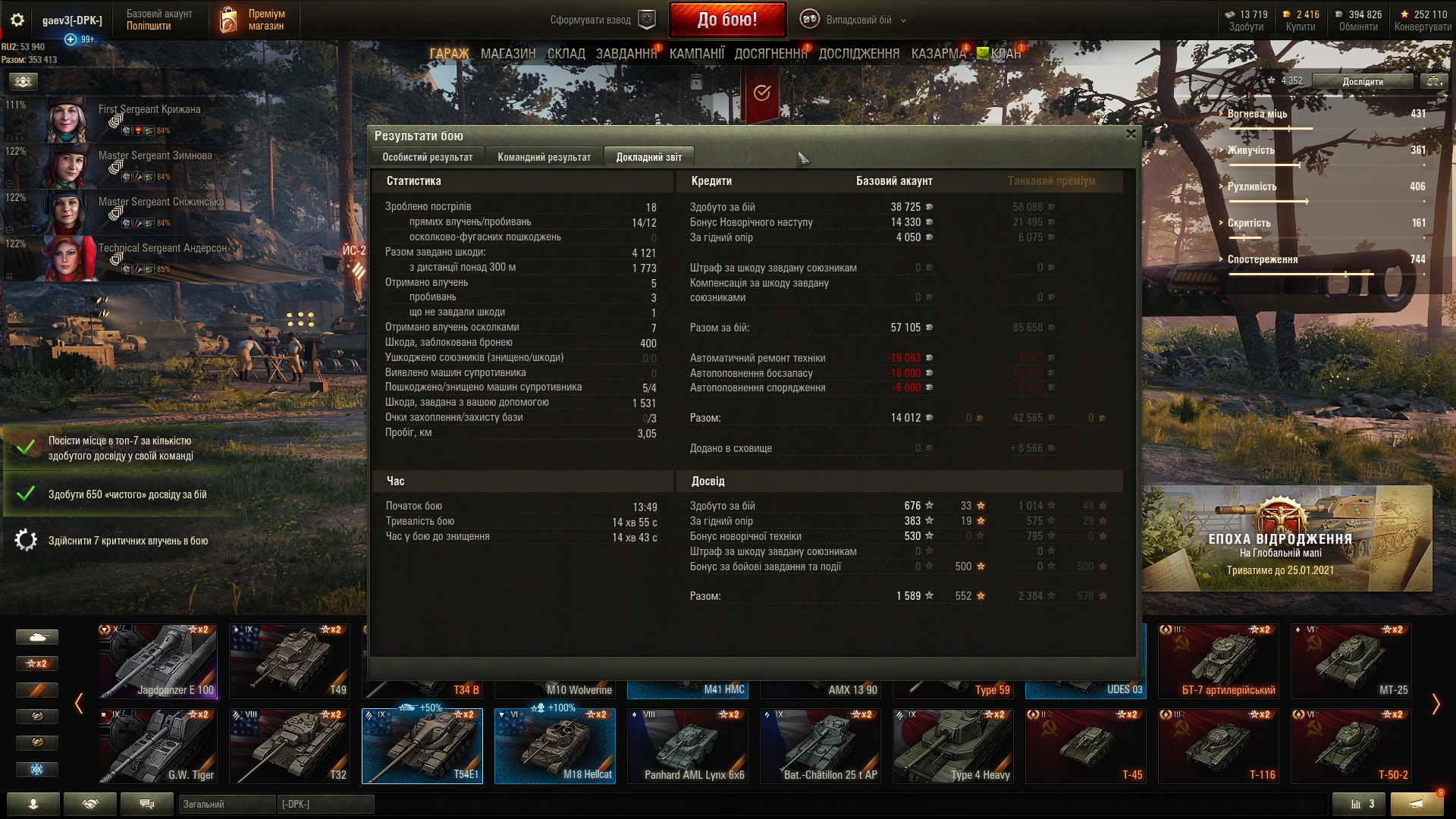The image size is (1456, 819).
Task: Open the Епоха Відродження event banner
Action: 1287,539
